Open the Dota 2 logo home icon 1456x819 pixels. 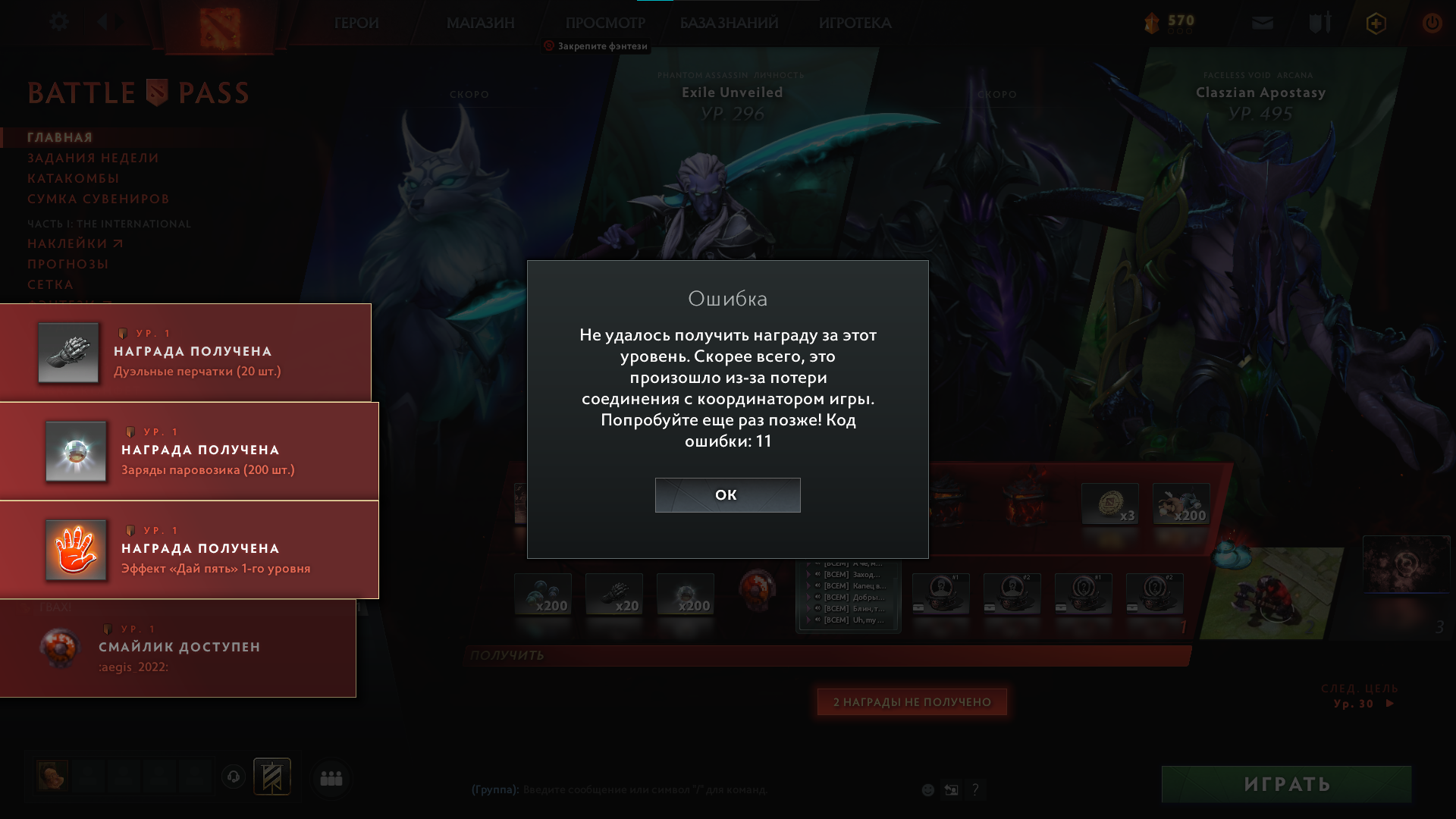(x=220, y=23)
